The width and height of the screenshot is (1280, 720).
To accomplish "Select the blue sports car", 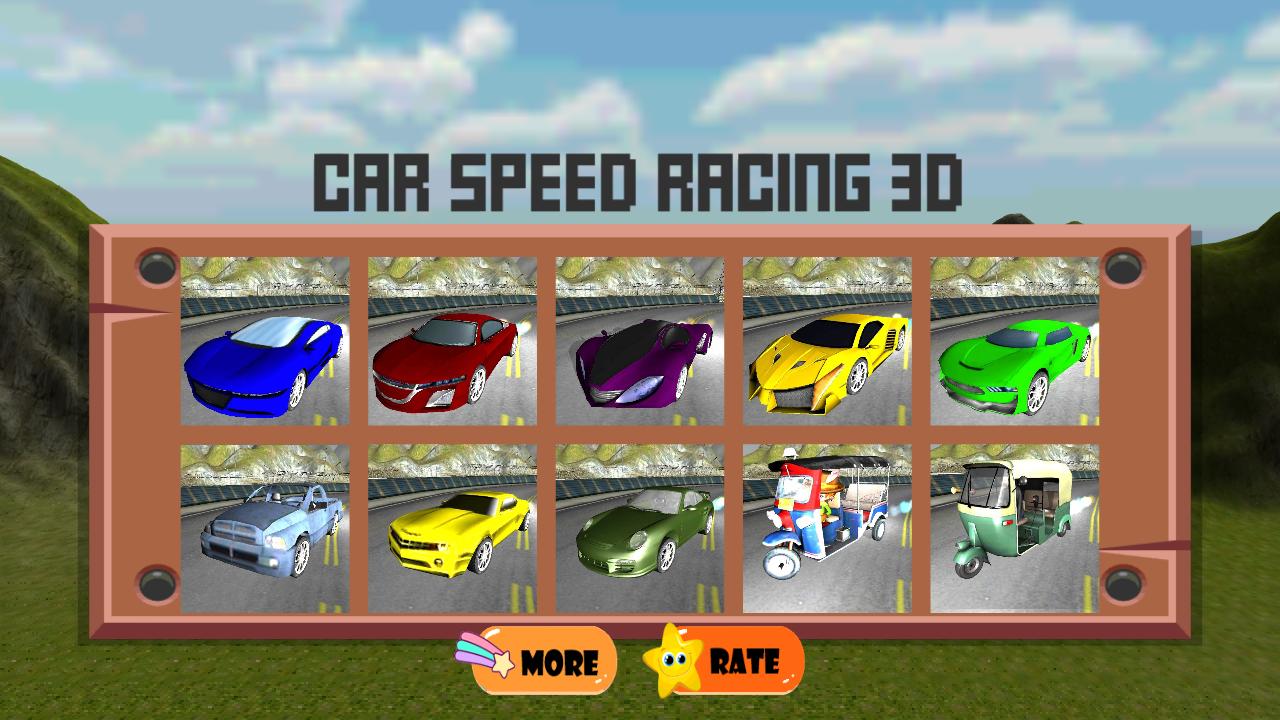I will click(x=263, y=342).
